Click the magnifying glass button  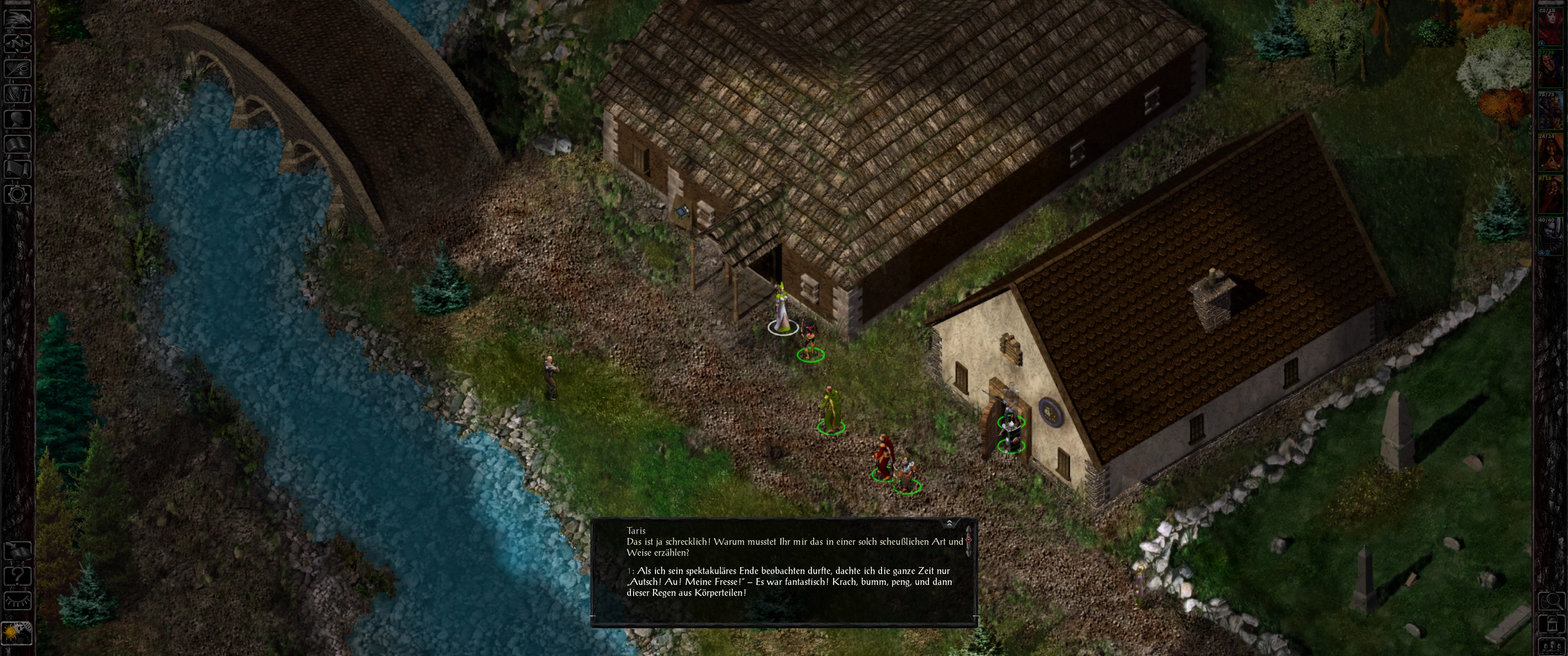click(x=1552, y=601)
